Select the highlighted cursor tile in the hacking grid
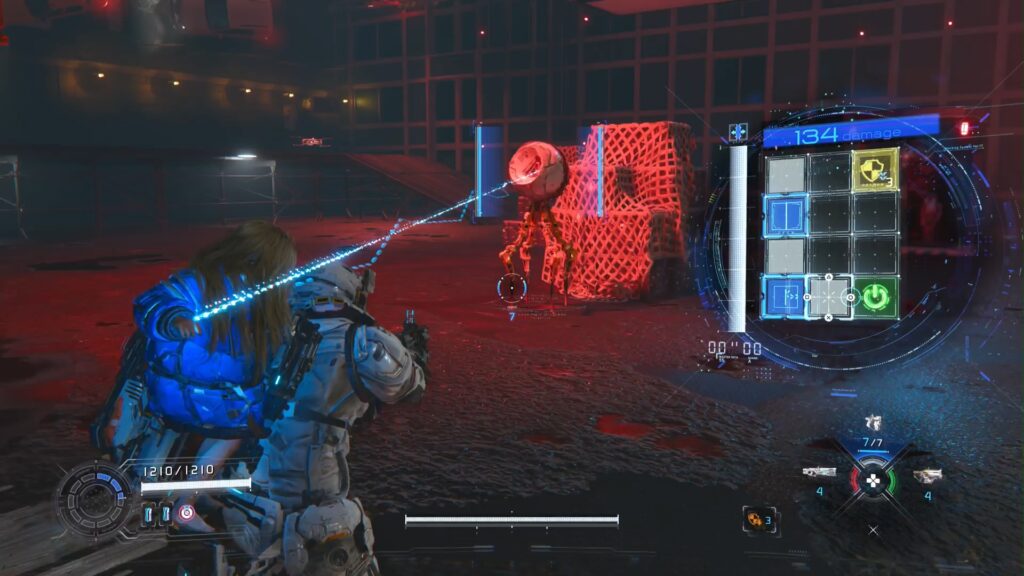The image size is (1024, 576). point(830,297)
